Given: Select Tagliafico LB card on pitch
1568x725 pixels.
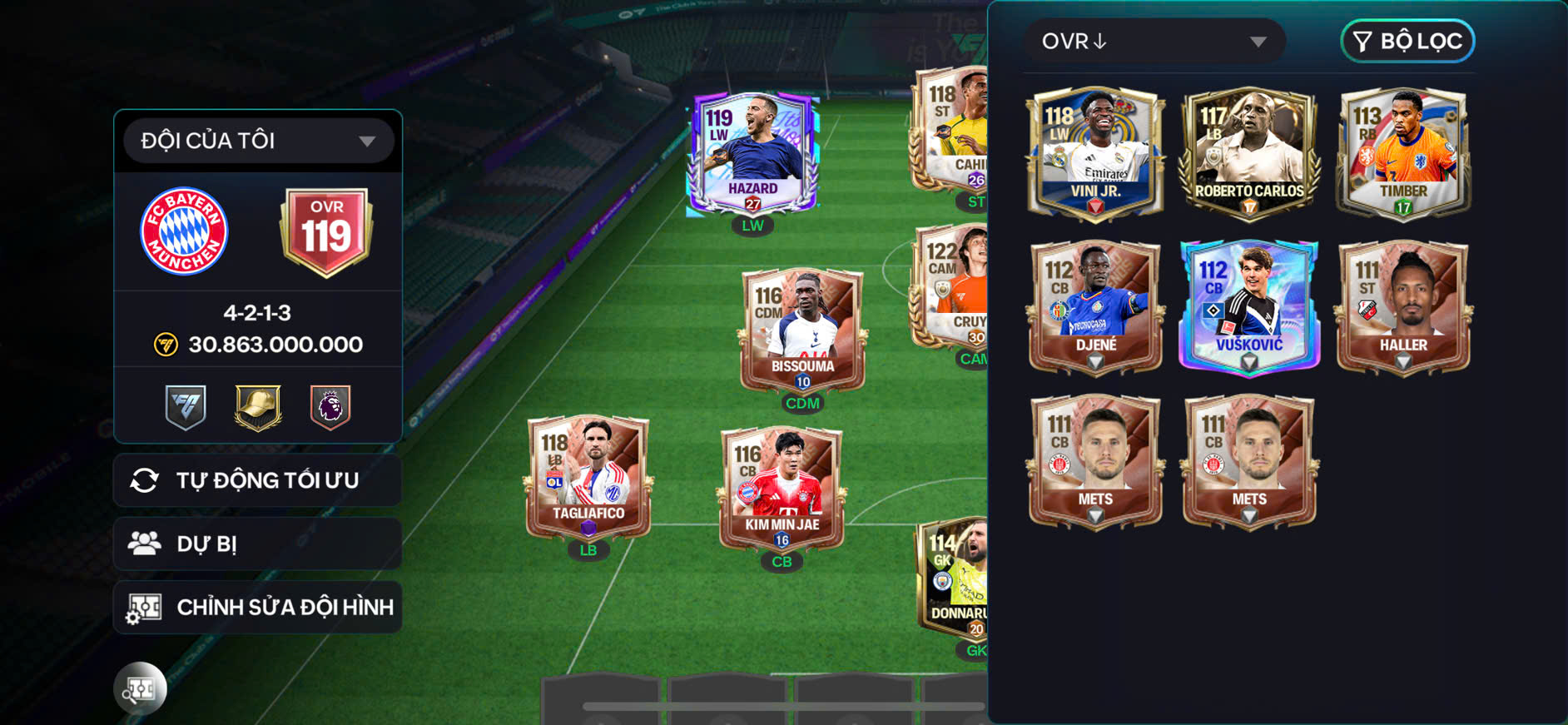Looking at the screenshot, I should pos(588,479).
